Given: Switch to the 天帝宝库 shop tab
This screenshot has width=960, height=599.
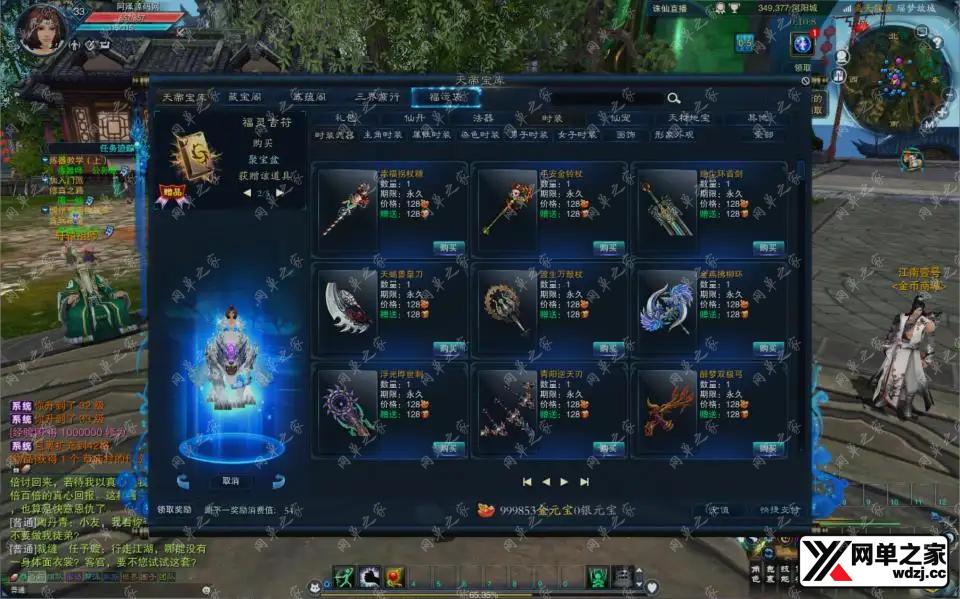Looking at the screenshot, I should tap(187, 98).
